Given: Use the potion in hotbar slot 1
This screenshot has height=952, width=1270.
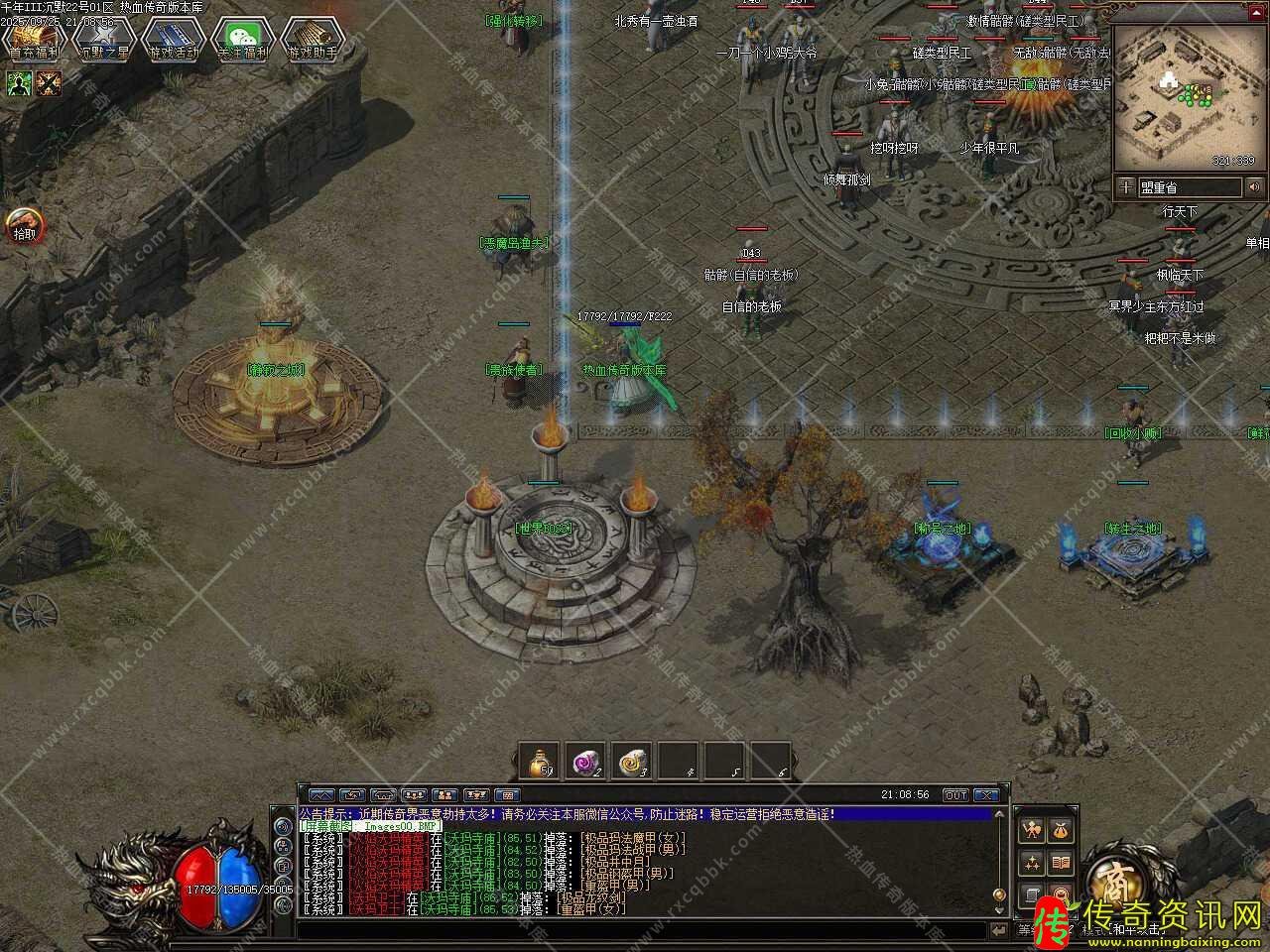Looking at the screenshot, I should click(539, 762).
